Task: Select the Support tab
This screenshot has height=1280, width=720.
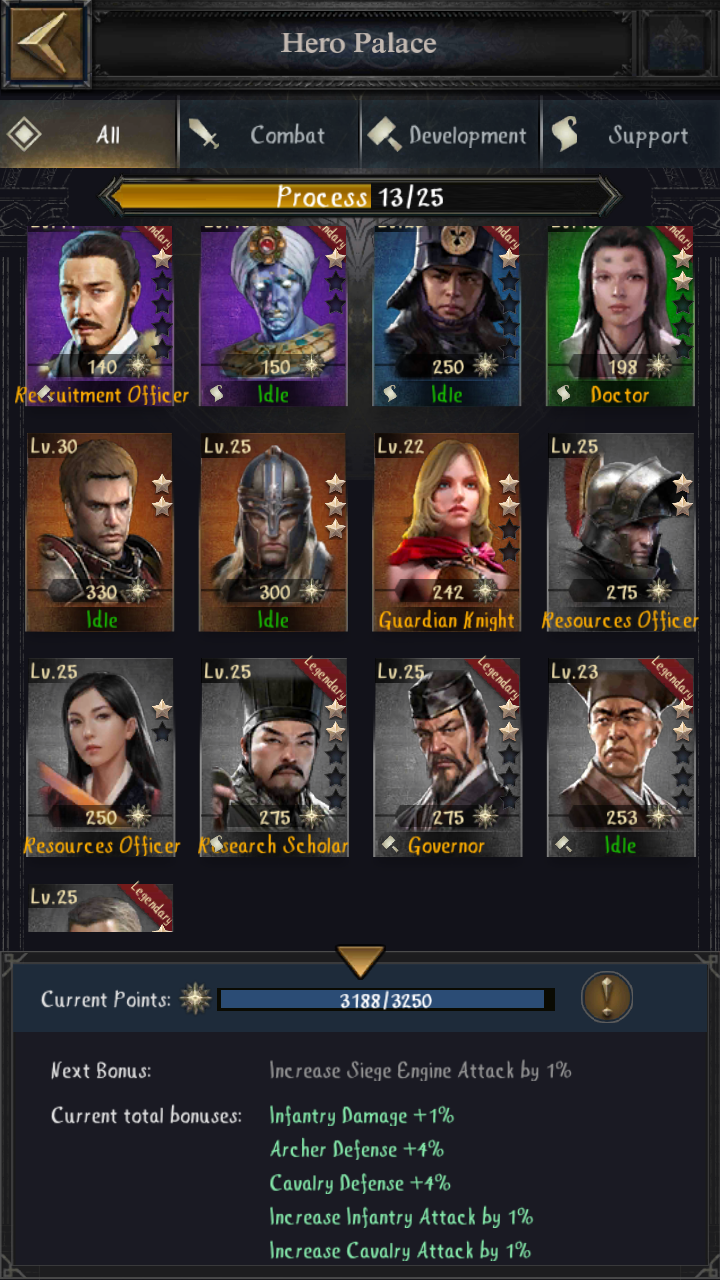Action: click(629, 135)
